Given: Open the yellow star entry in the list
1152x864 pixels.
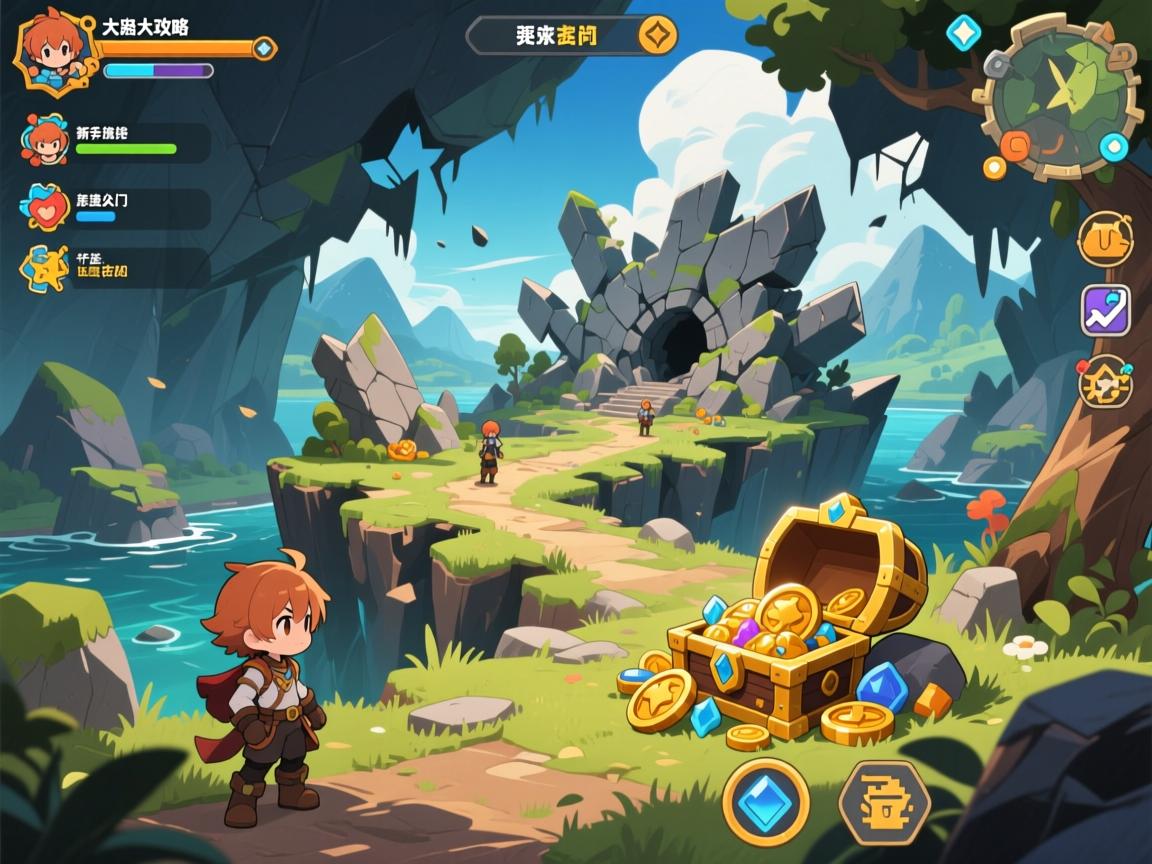Looking at the screenshot, I should click(45, 268).
